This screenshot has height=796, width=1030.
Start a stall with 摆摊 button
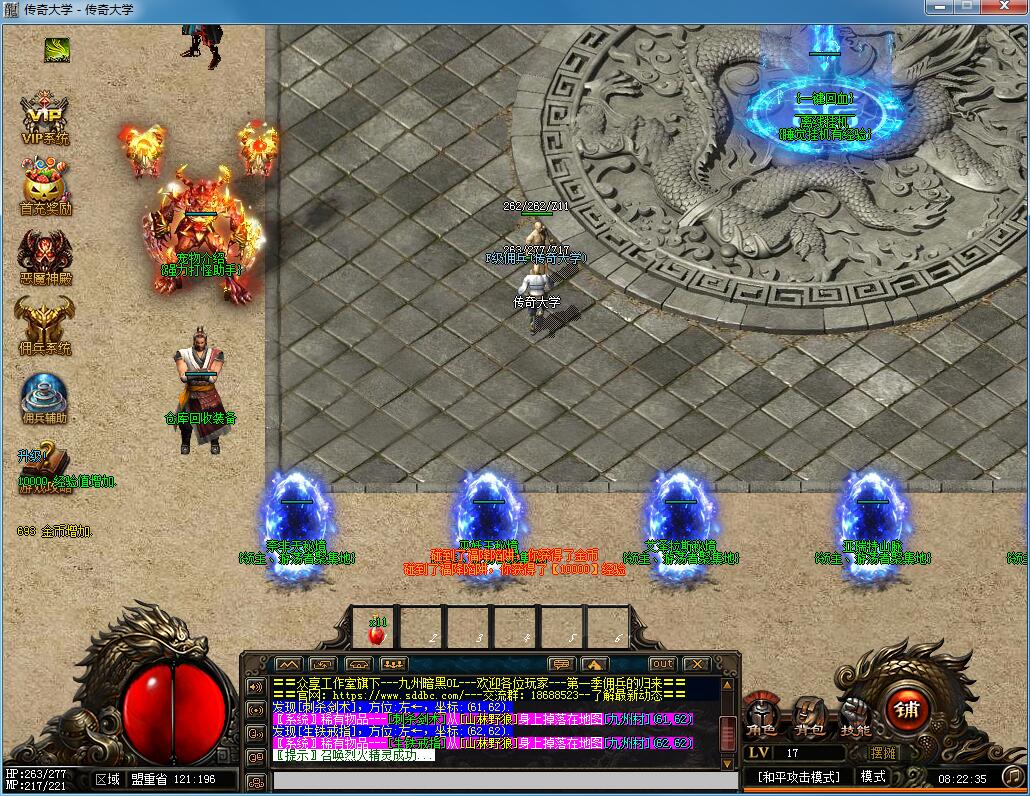coord(884,753)
